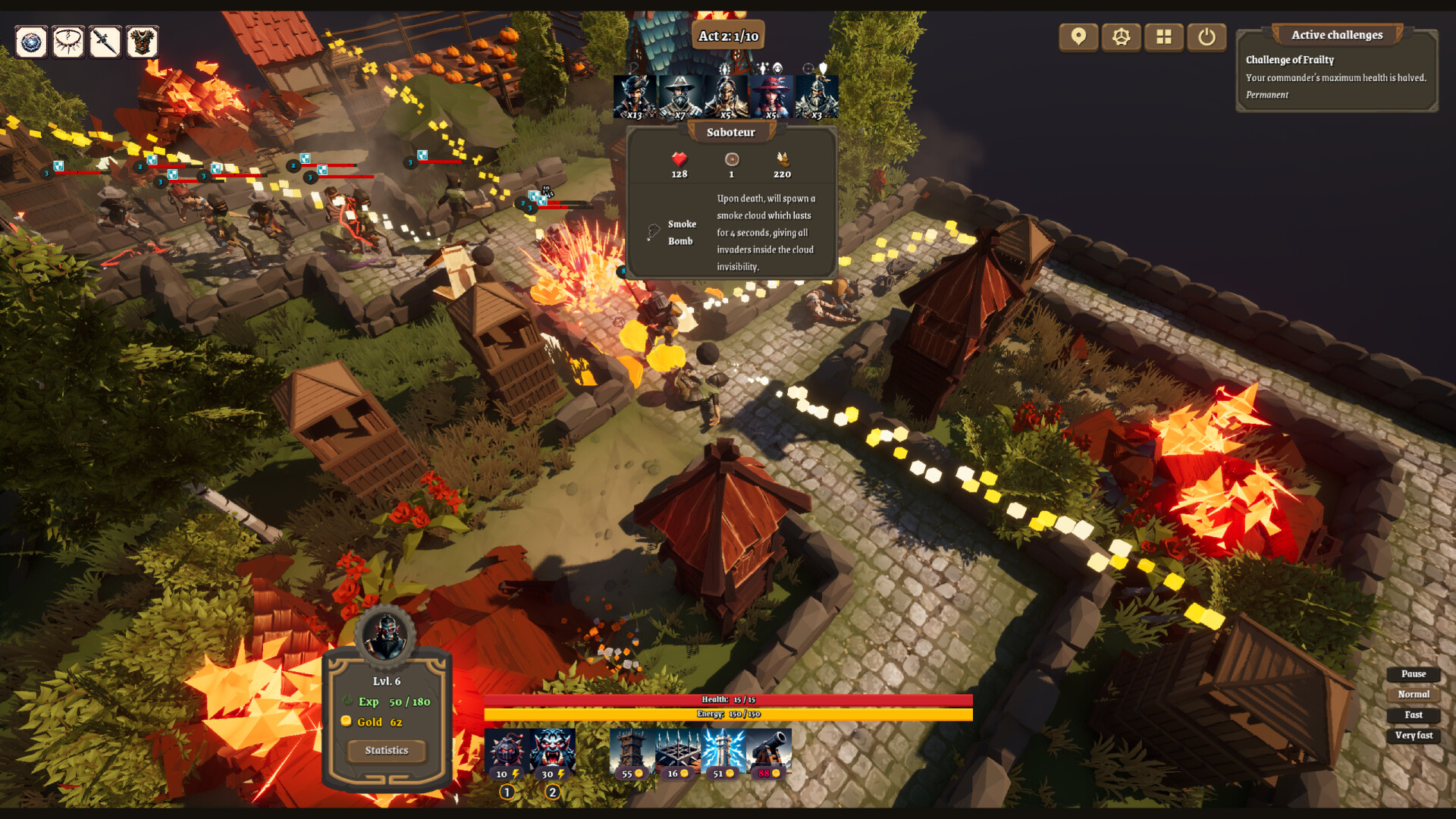Open the armor chestpiece equipment slot
1456x819 pixels.
142,42
